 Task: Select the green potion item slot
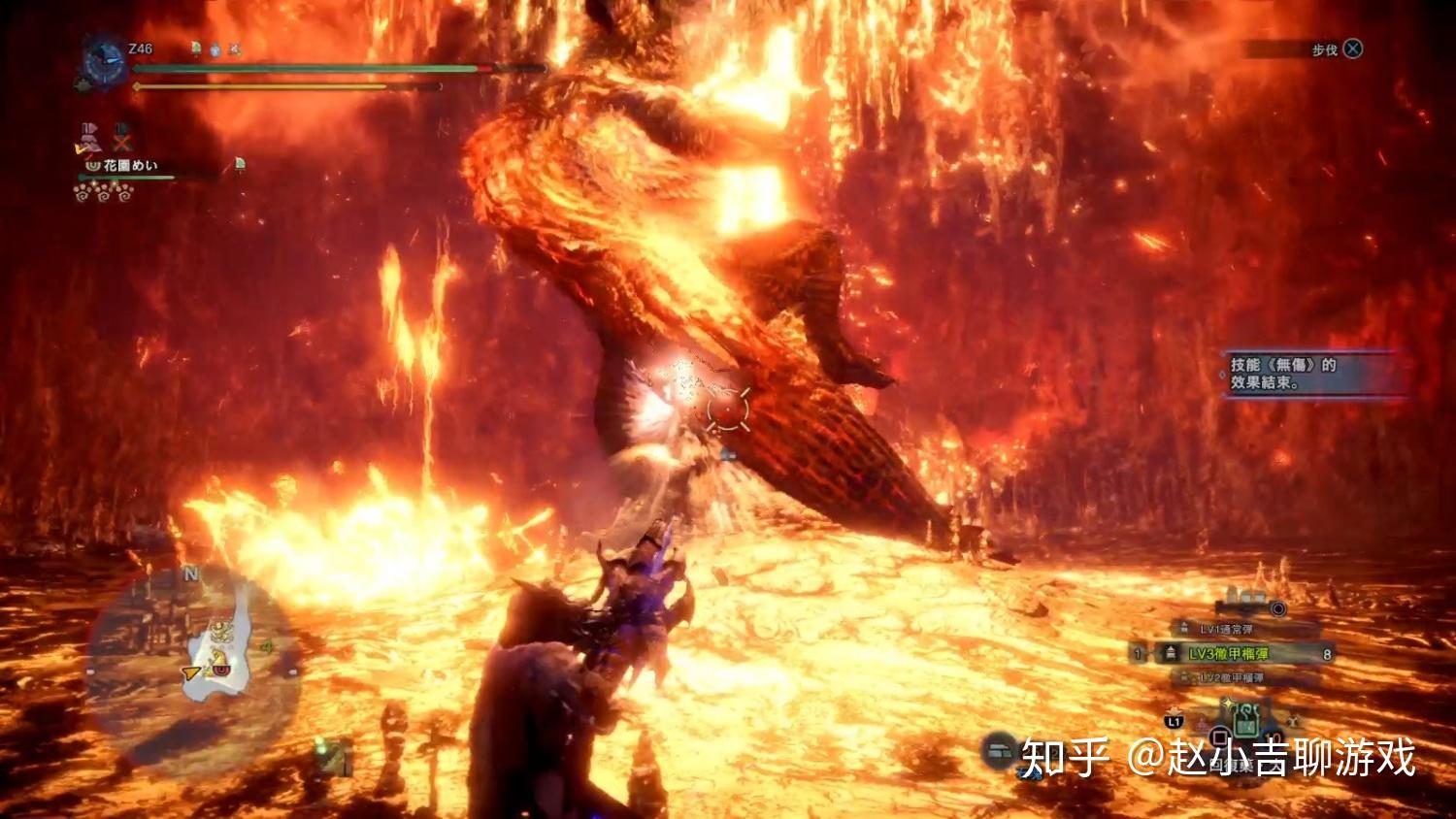click(x=1245, y=725)
